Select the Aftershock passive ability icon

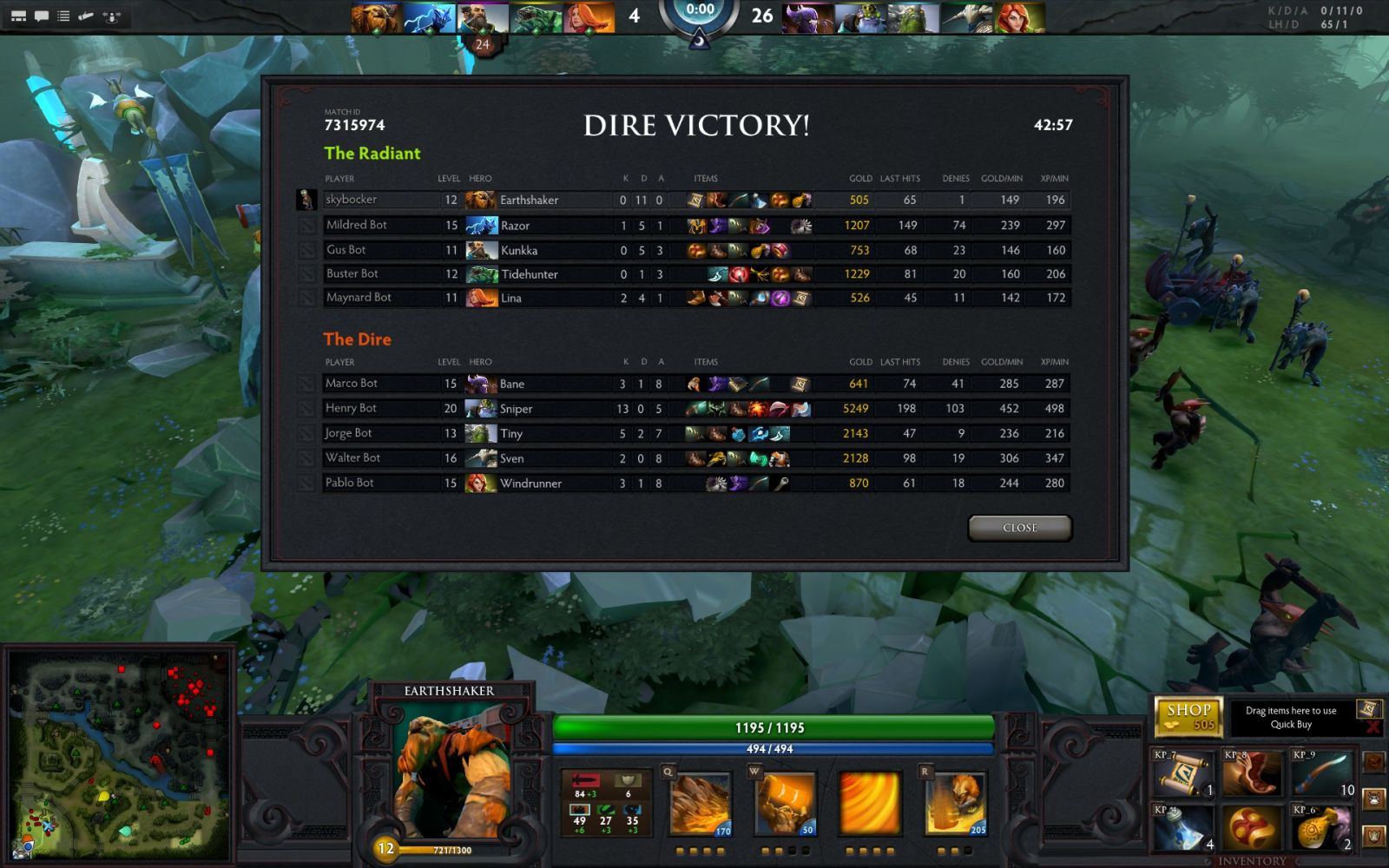click(x=870, y=804)
